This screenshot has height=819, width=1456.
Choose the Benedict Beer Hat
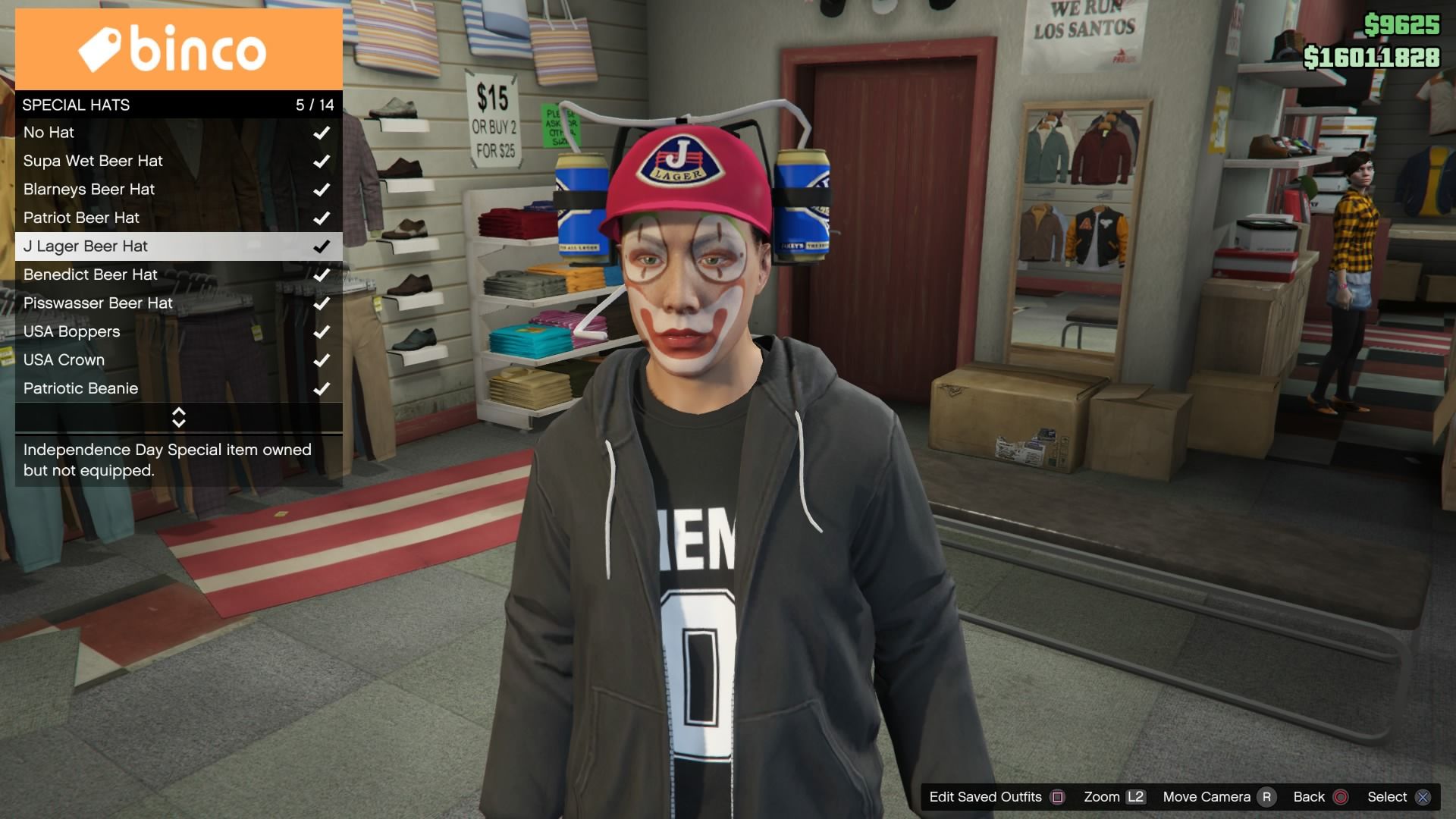[x=178, y=275]
